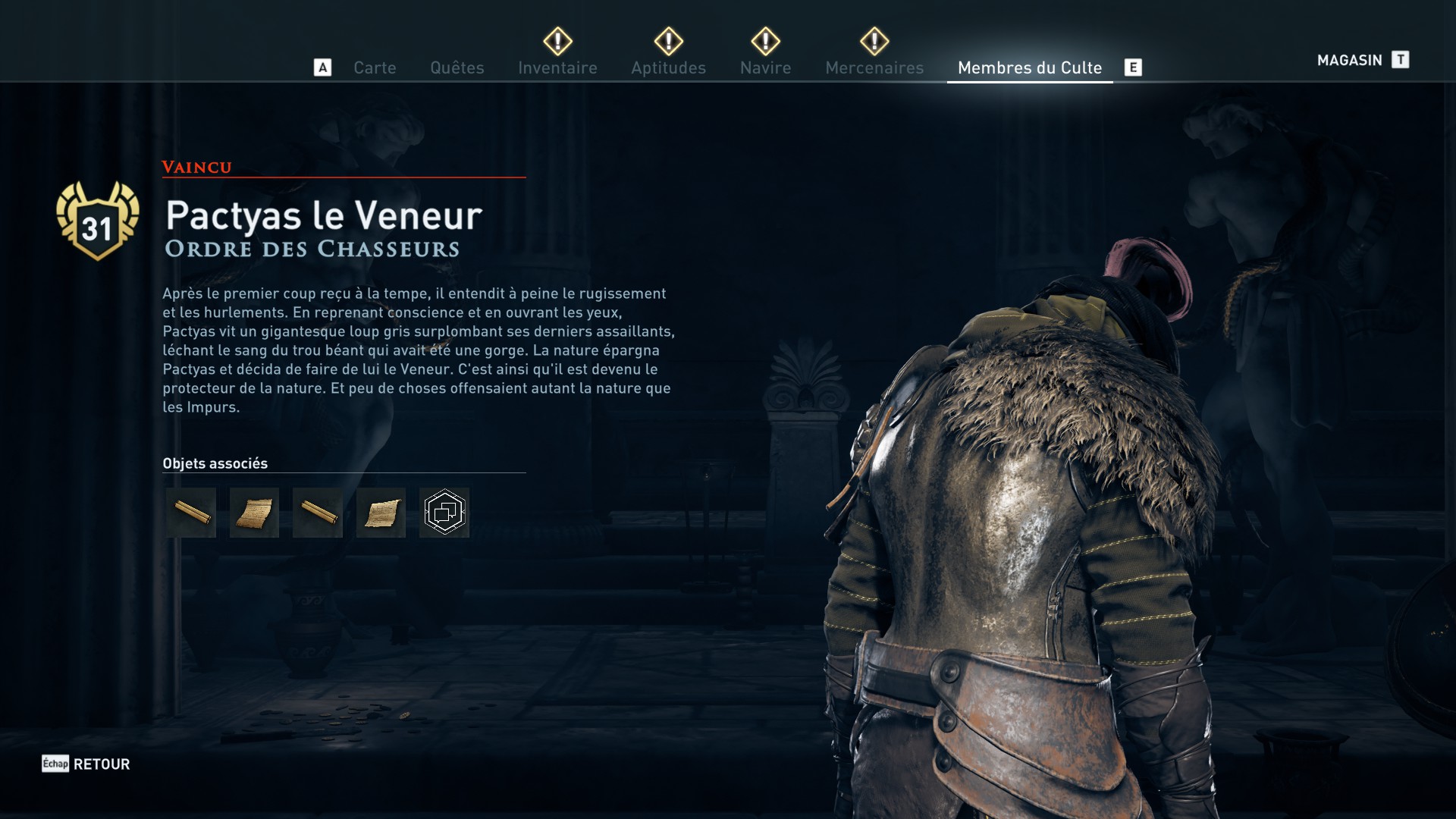The width and height of the screenshot is (1456, 819).
Task: Show the Aptitudes tab
Action: 668,68
